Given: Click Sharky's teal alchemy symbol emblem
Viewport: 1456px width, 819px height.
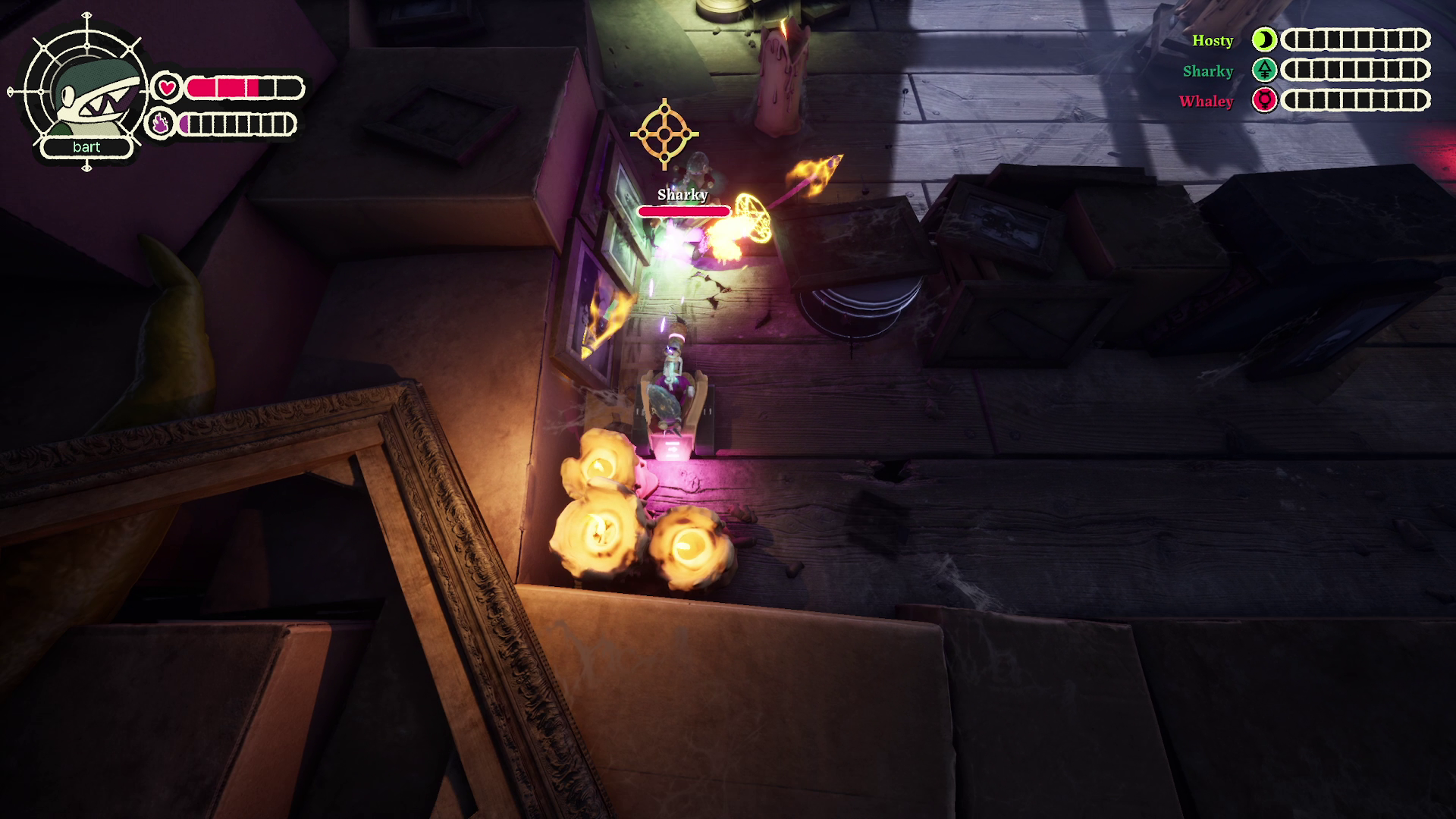Looking at the screenshot, I should pos(1265,71).
